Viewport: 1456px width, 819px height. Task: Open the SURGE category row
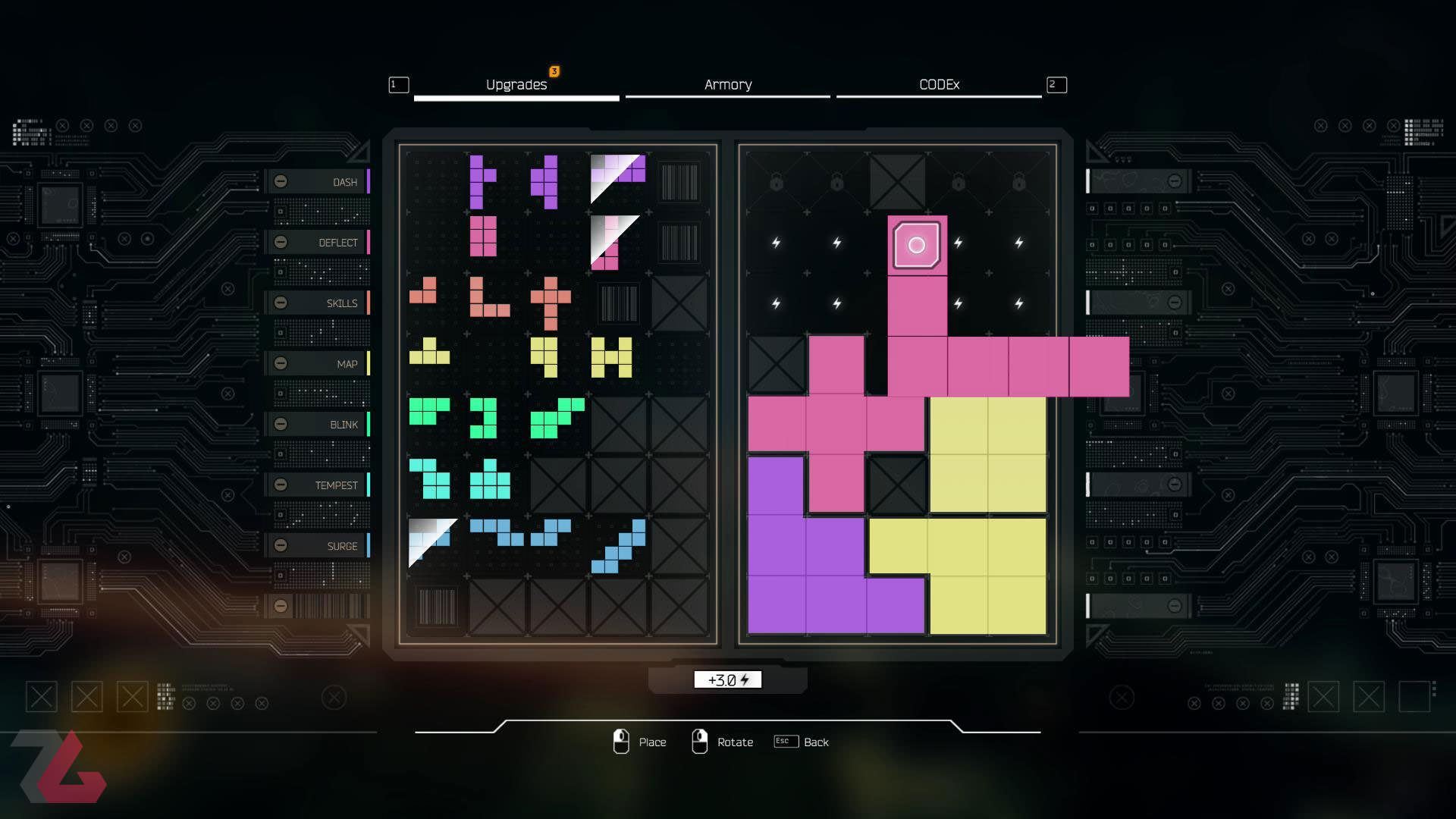pos(318,546)
